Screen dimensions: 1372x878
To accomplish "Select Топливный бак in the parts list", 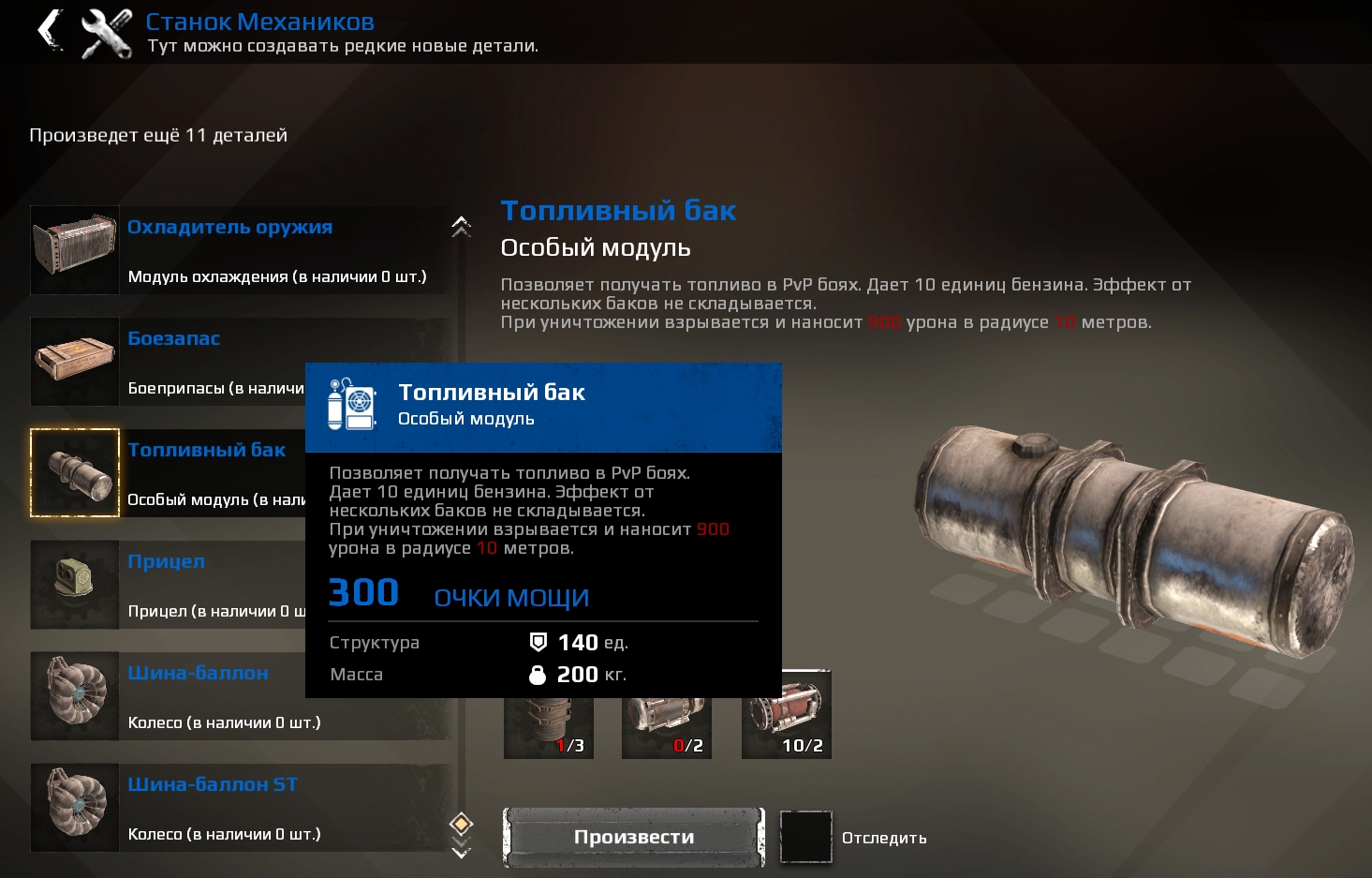I will 206,450.
